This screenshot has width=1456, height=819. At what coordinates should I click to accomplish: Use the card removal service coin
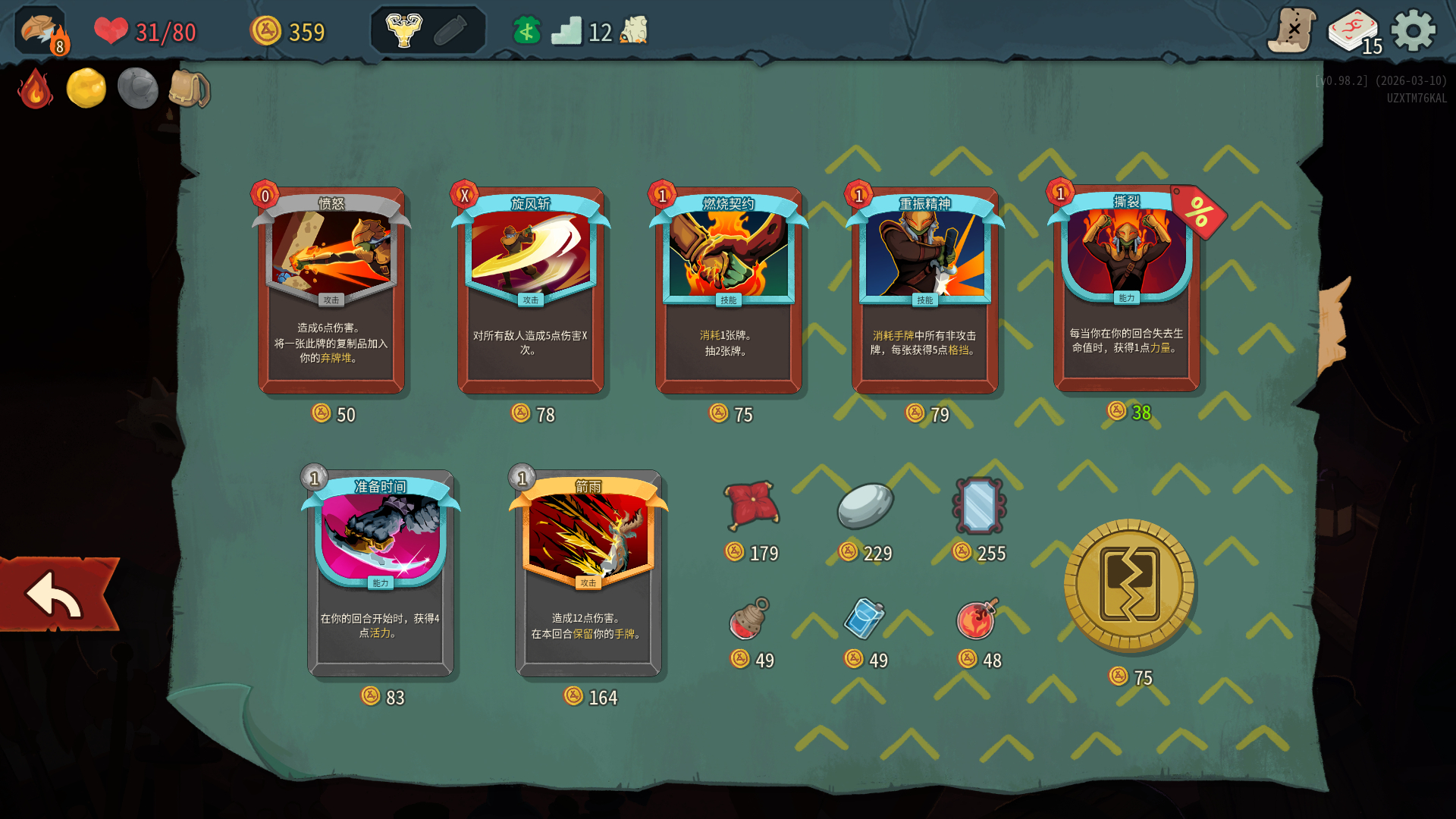pos(1129,585)
